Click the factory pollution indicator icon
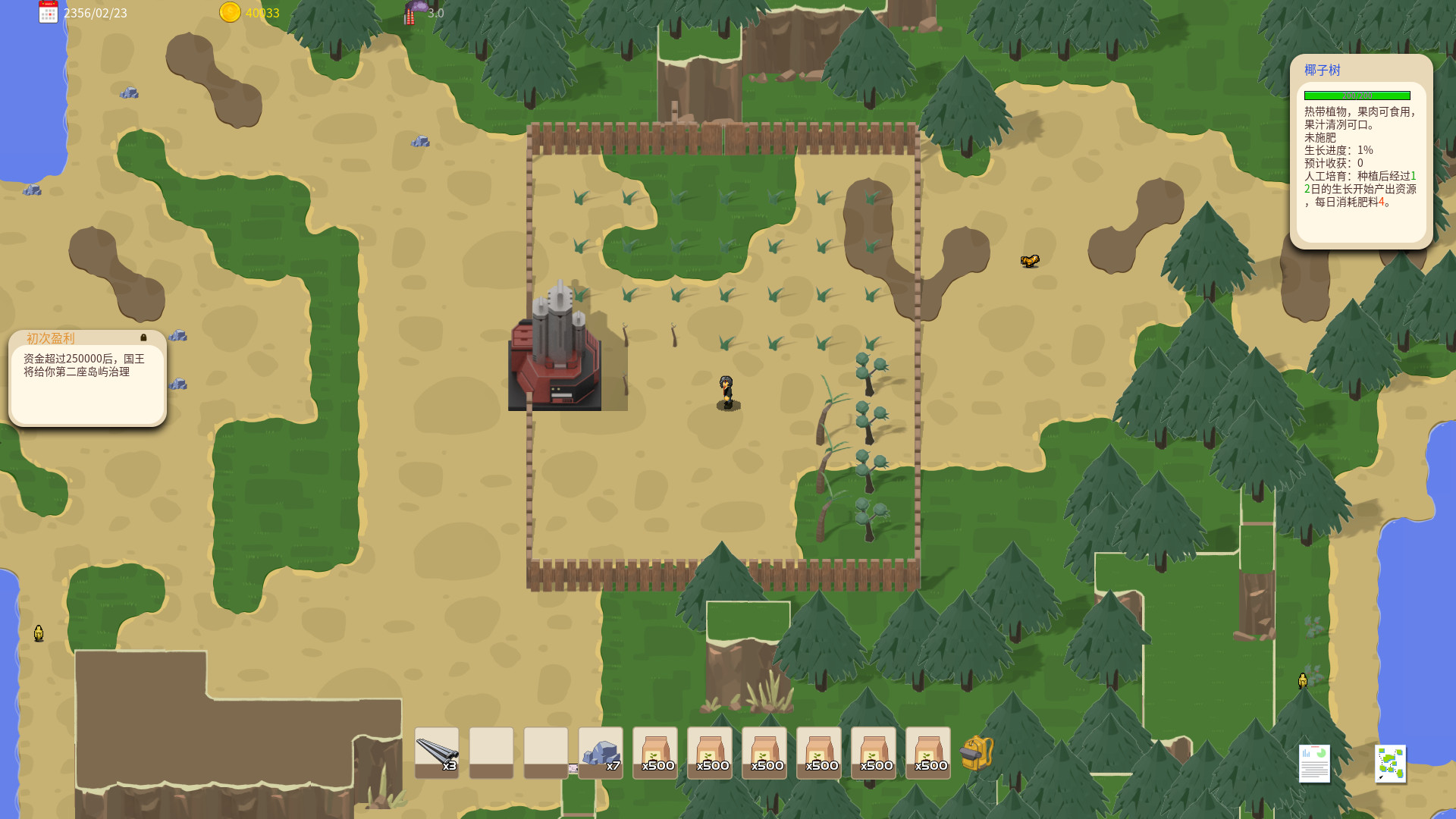Image resolution: width=1456 pixels, height=819 pixels. pyautogui.click(x=412, y=13)
